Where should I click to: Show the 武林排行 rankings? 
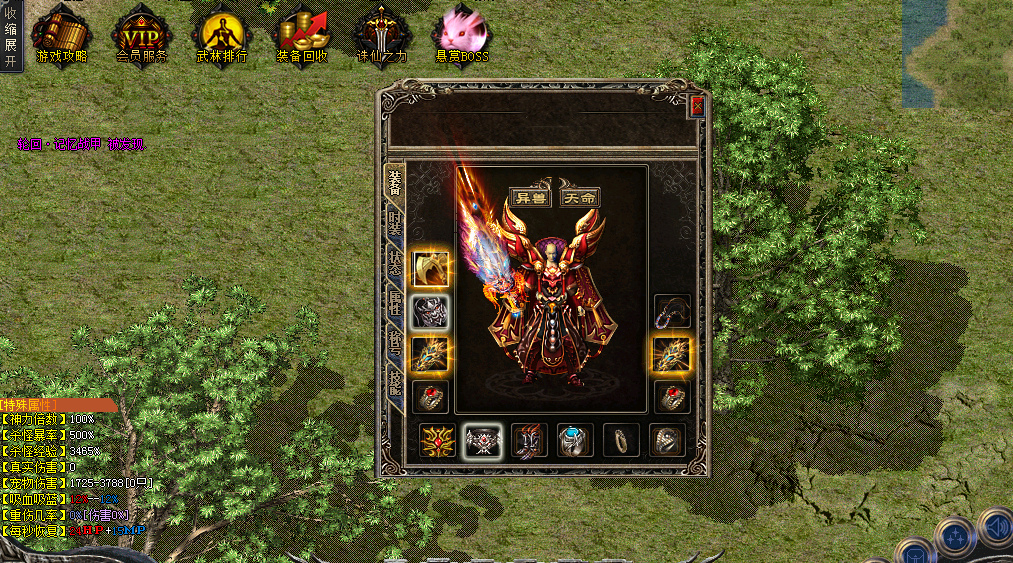point(222,38)
